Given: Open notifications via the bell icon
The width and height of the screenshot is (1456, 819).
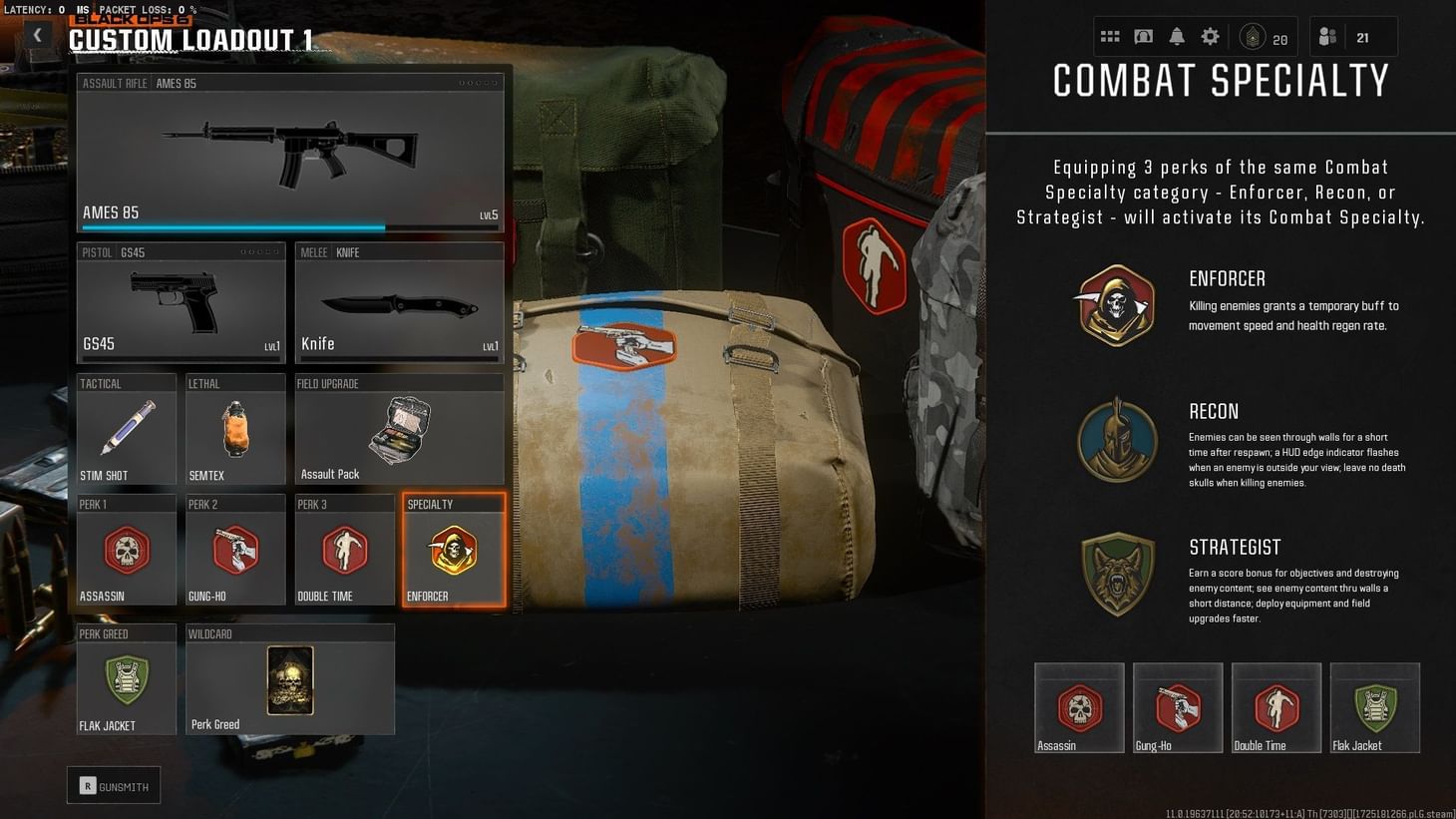Looking at the screenshot, I should click(x=1176, y=36).
